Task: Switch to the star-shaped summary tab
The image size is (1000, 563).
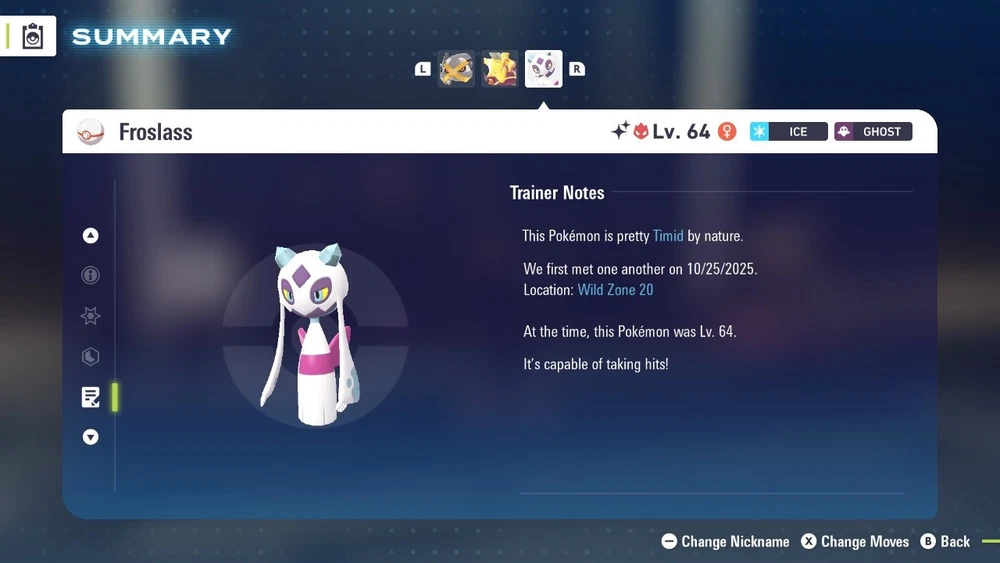Action: pyautogui.click(x=91, y=316)
